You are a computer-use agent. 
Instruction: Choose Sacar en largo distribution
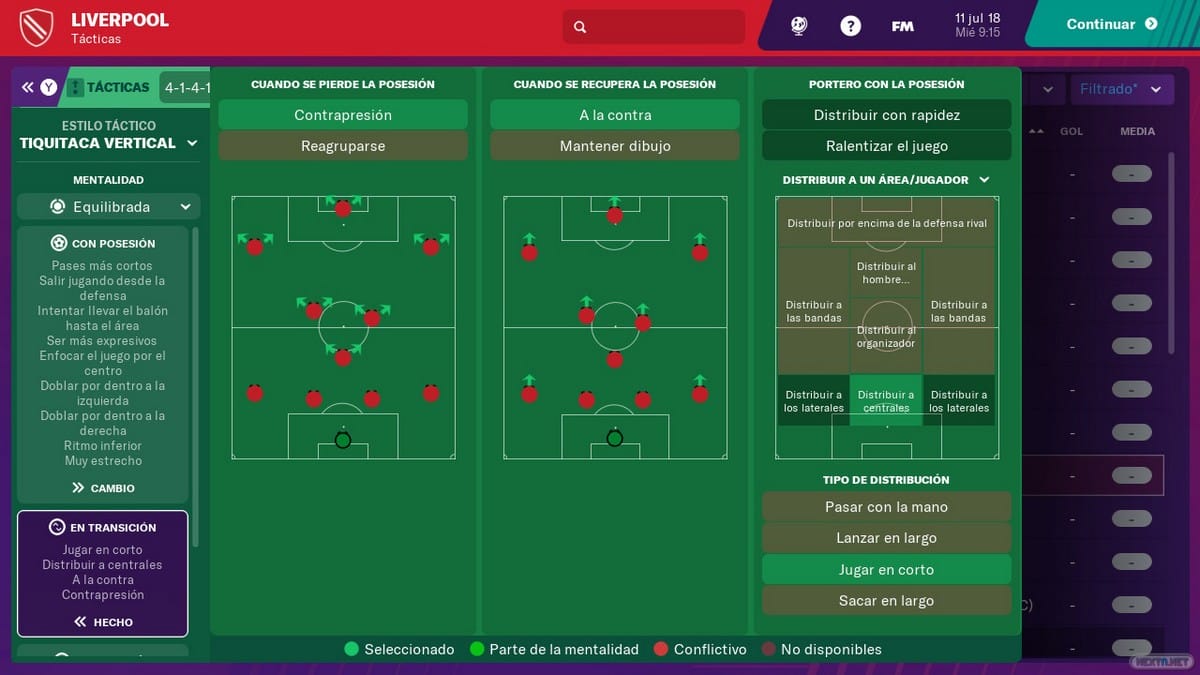(x=886, y=601)
